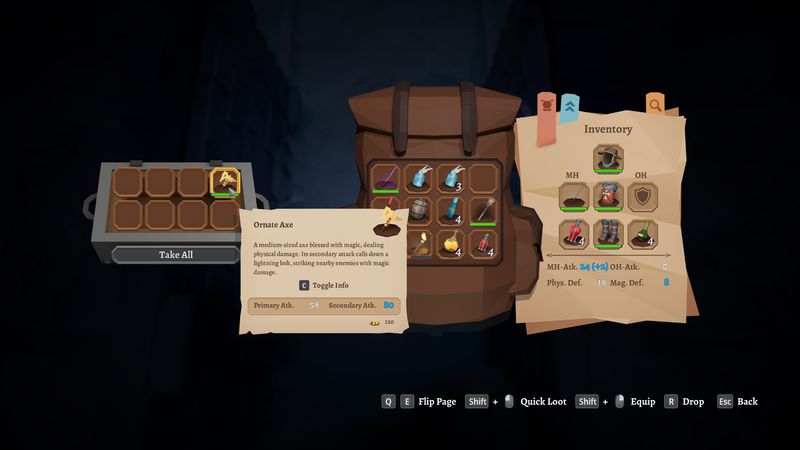This screenshot has width=800, height=450.
Task: Select the equipped red chest armor
Action: point(606,196)
